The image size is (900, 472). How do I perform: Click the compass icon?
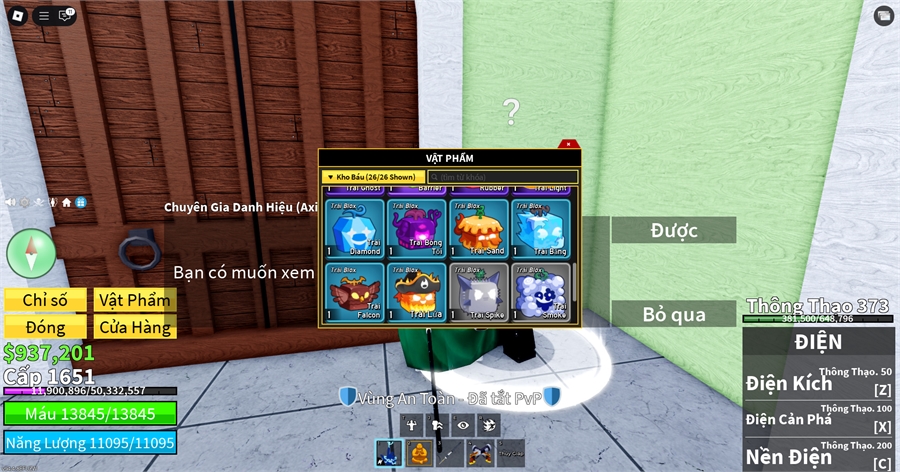(x=31, y=252)
